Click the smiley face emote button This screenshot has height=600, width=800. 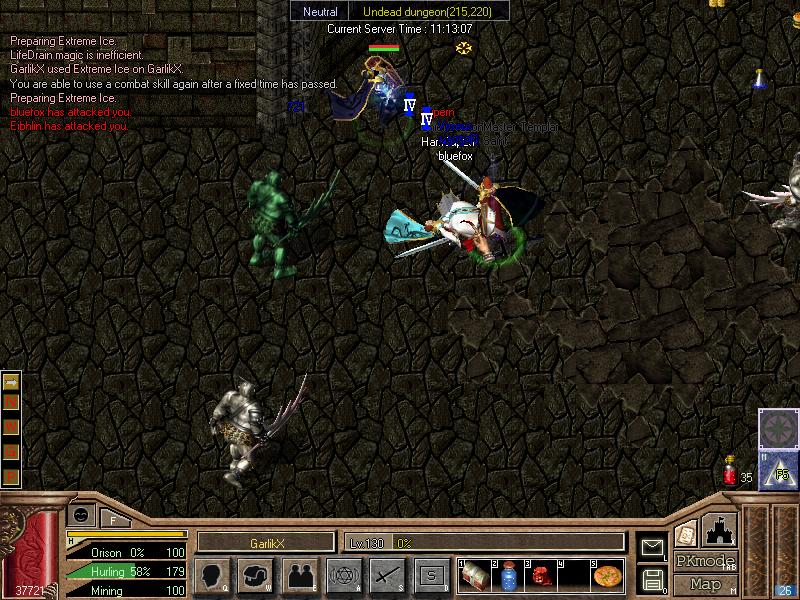[x=81, y=514]
